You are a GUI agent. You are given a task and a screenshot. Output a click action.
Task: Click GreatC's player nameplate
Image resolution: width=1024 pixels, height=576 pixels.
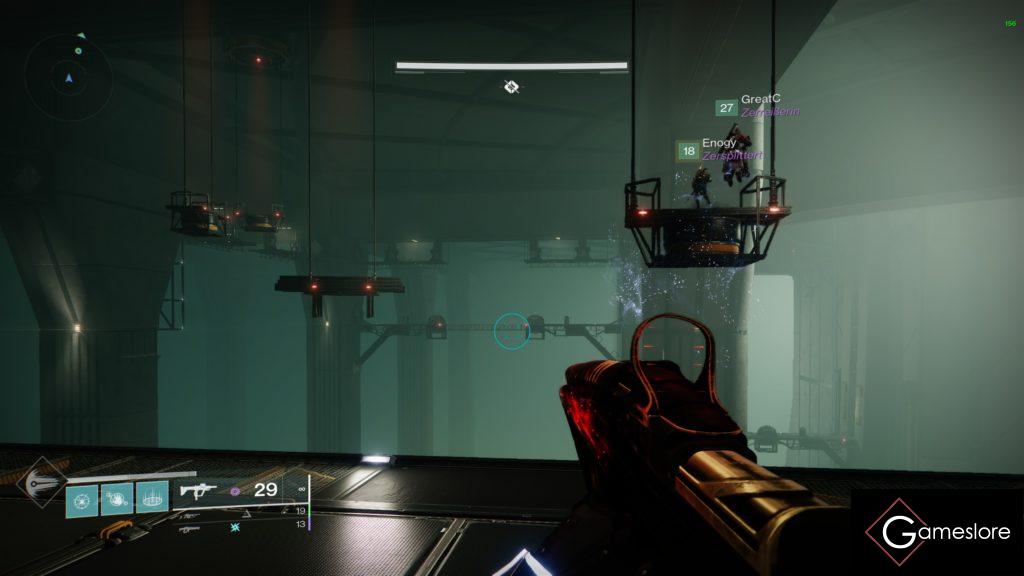758,106
